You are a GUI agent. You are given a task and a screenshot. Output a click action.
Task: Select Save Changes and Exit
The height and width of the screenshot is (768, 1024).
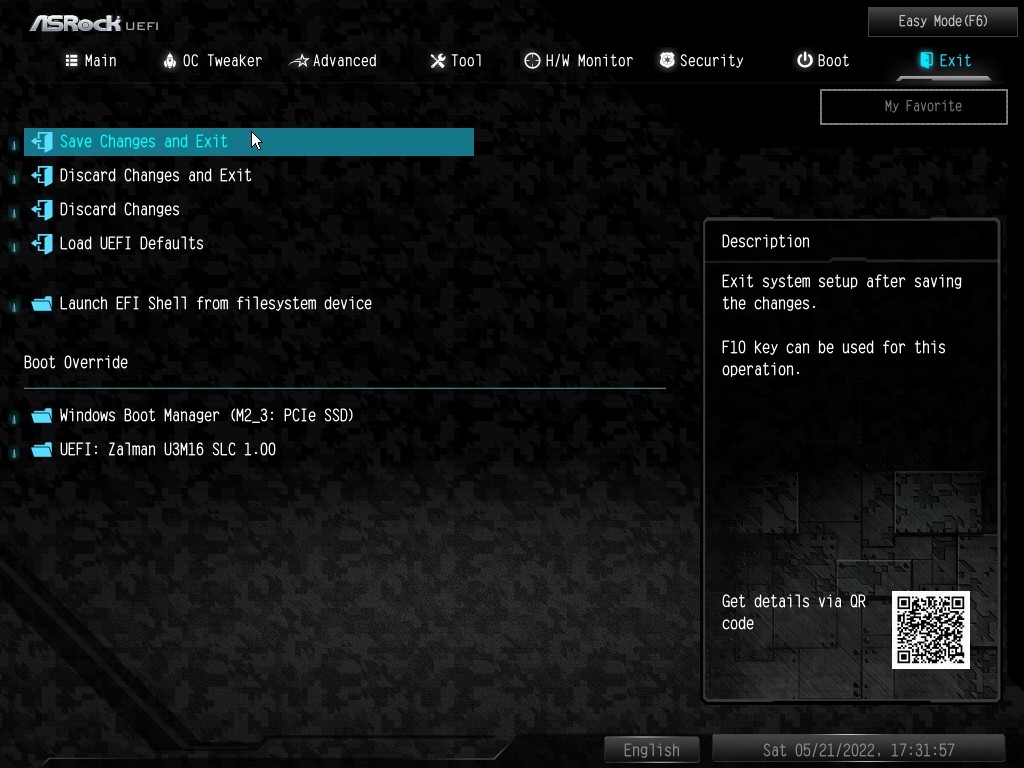point(144,142)
